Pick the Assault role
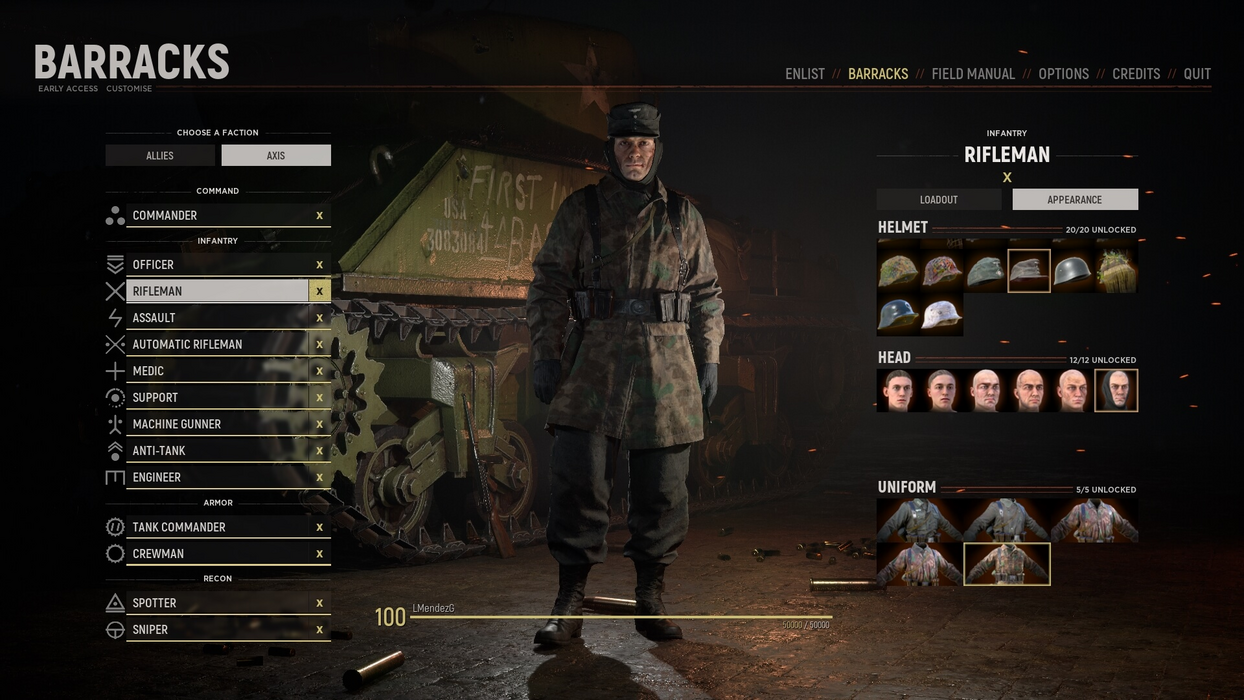The height and width of the screenshot is (700, 1244). [217, 318]
